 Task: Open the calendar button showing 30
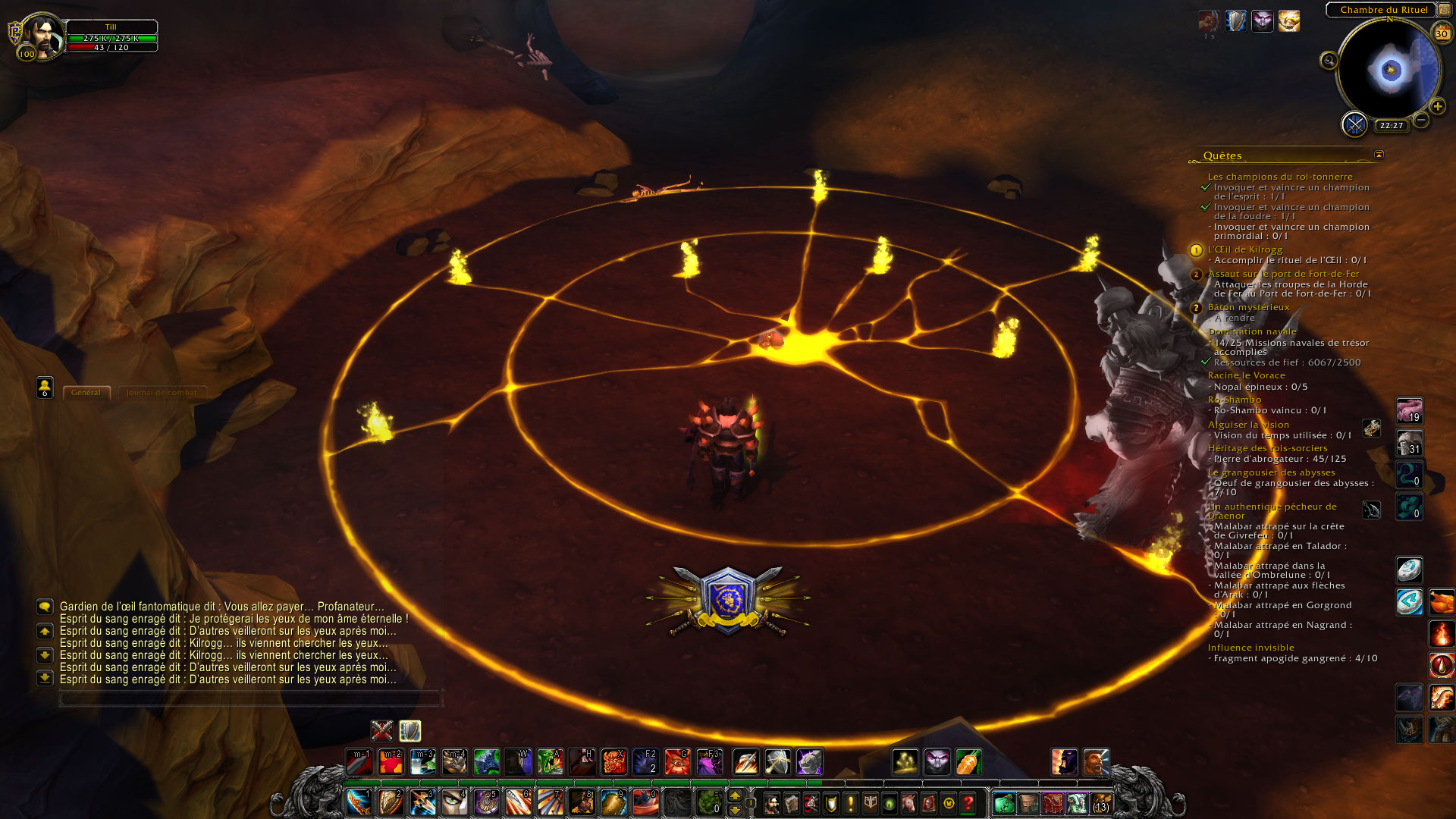pyautogui.click(x=1441, y=33)
